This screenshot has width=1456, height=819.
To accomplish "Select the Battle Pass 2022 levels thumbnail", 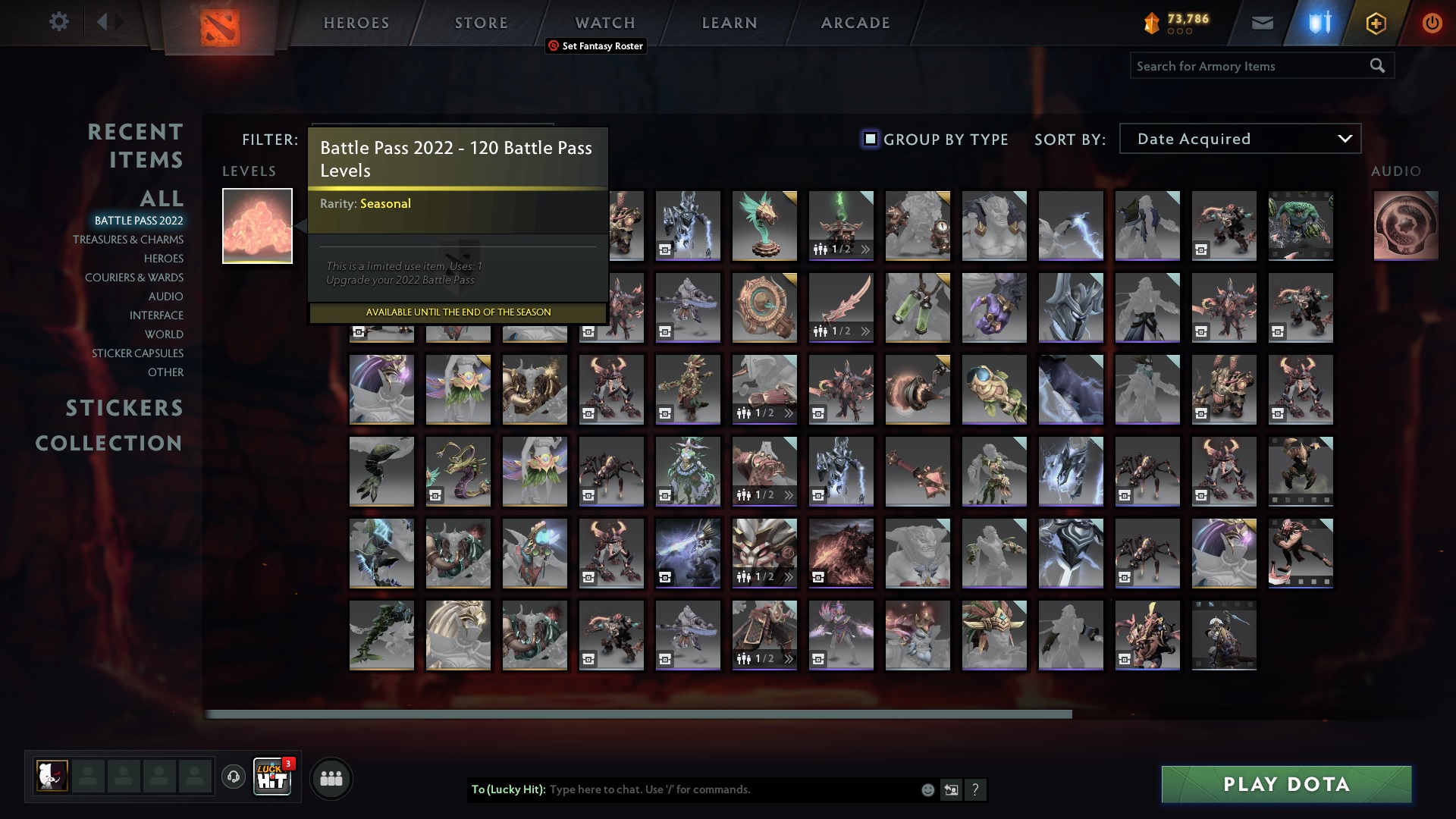I will click(x=257, y=225).
